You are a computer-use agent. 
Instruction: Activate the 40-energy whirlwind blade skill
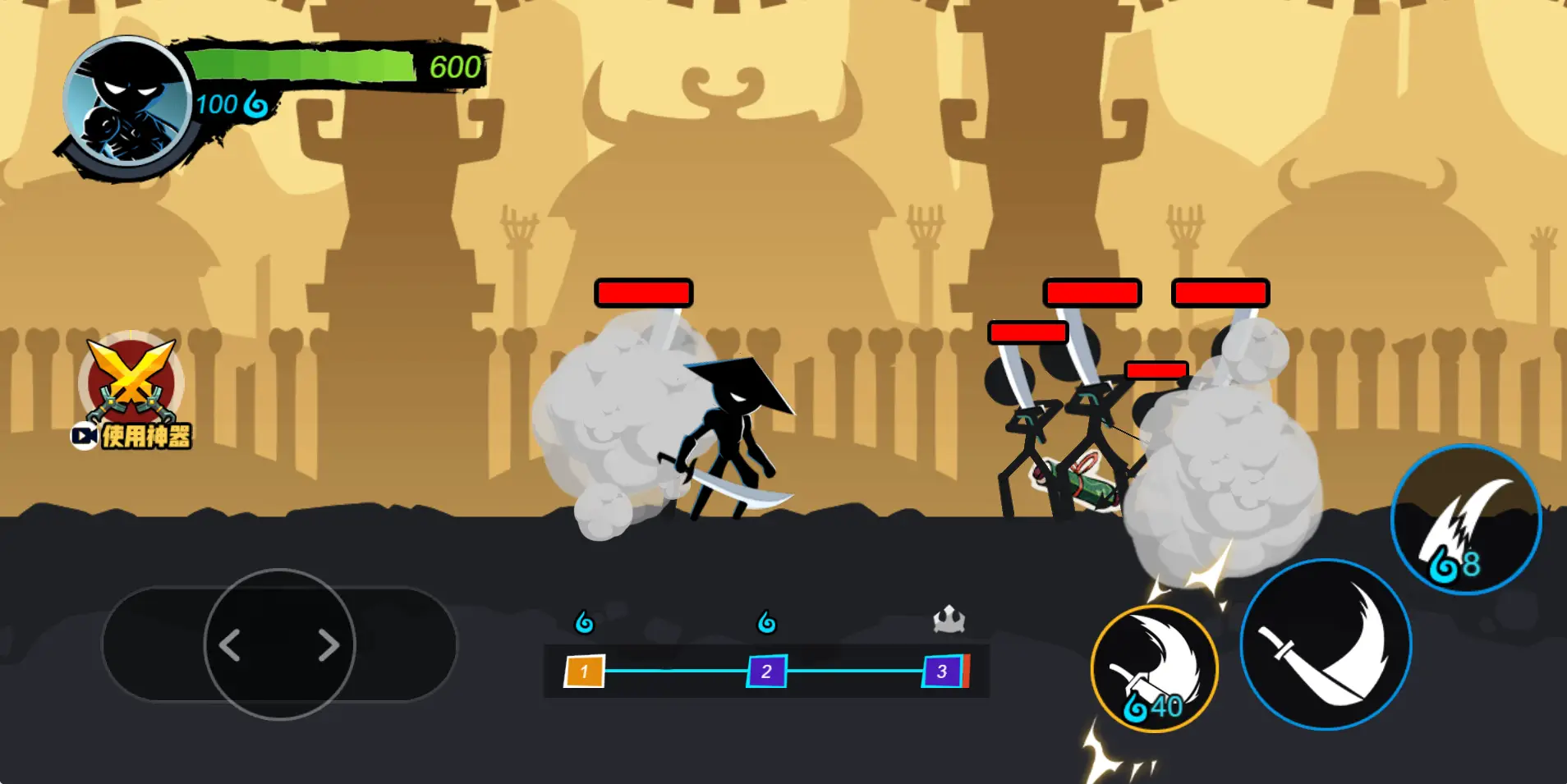1154,669
